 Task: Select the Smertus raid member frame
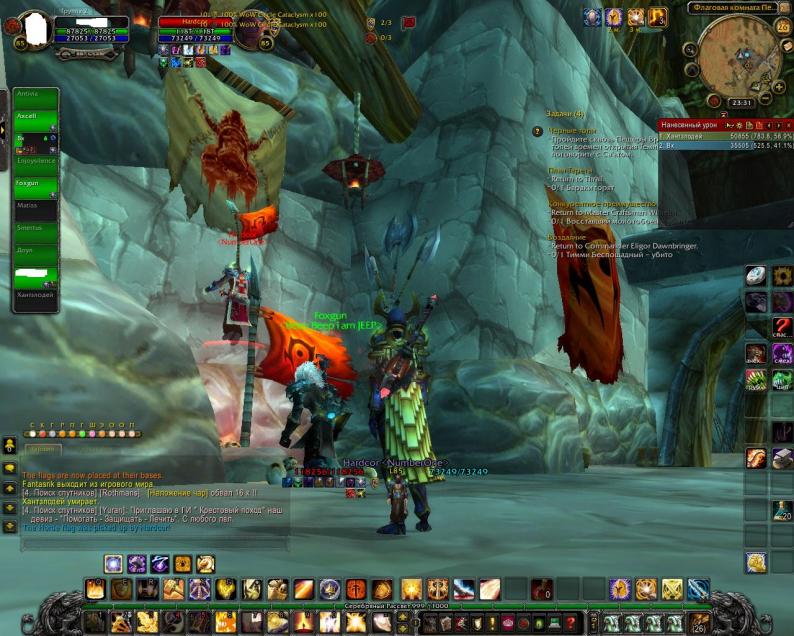tap(36, 228)
